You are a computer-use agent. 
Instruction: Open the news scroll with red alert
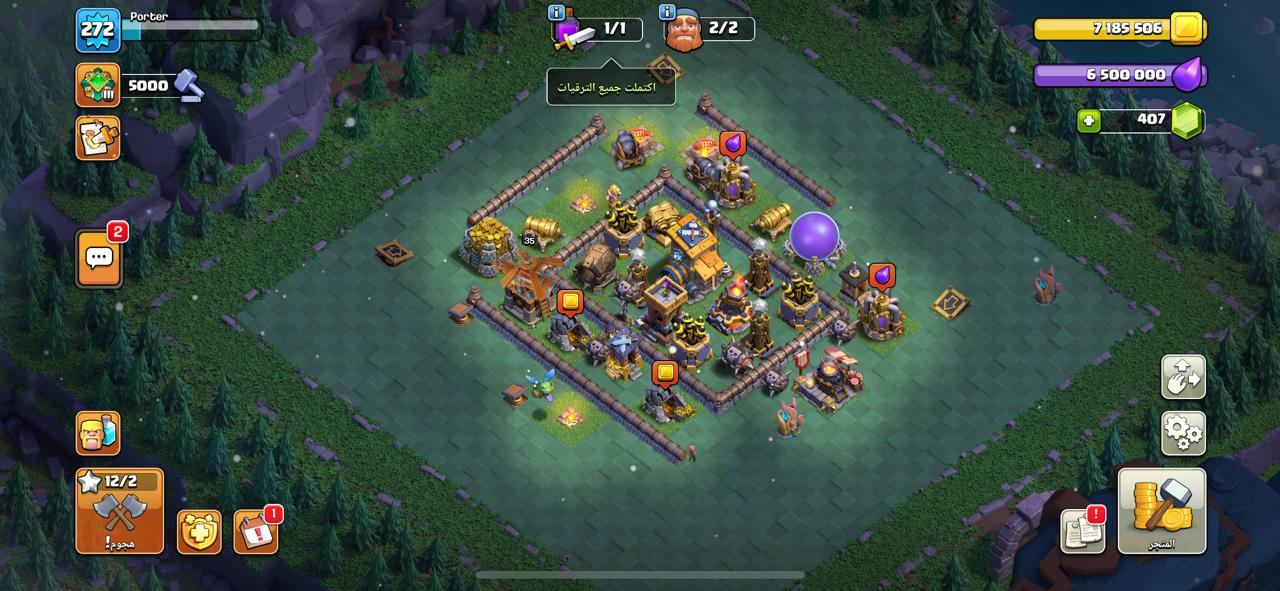(x=1082, y=531)
